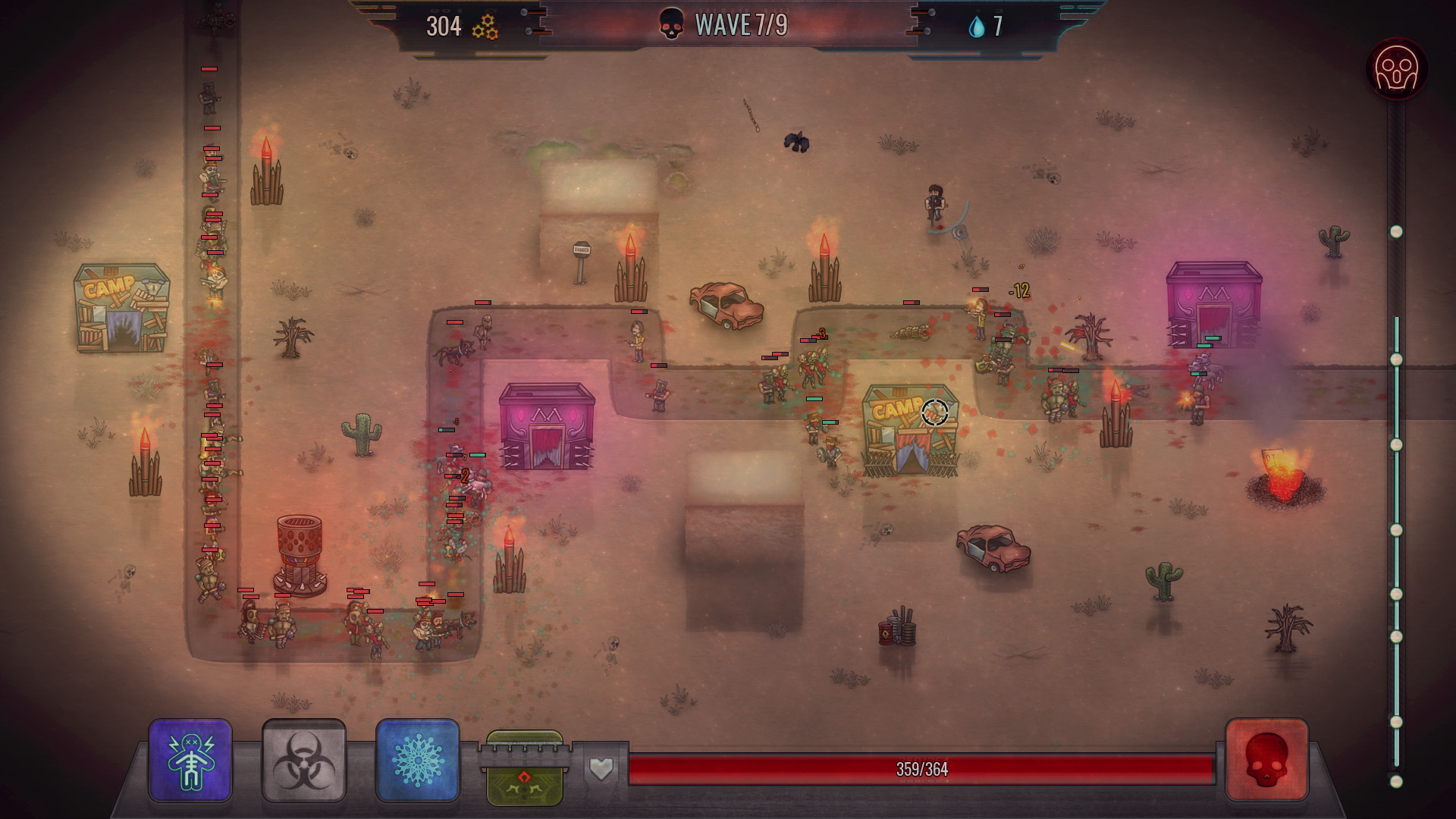Select the left CAMP base building
Image resolution: width=1456 pixels, height=819 pixels.
(121, 307)
